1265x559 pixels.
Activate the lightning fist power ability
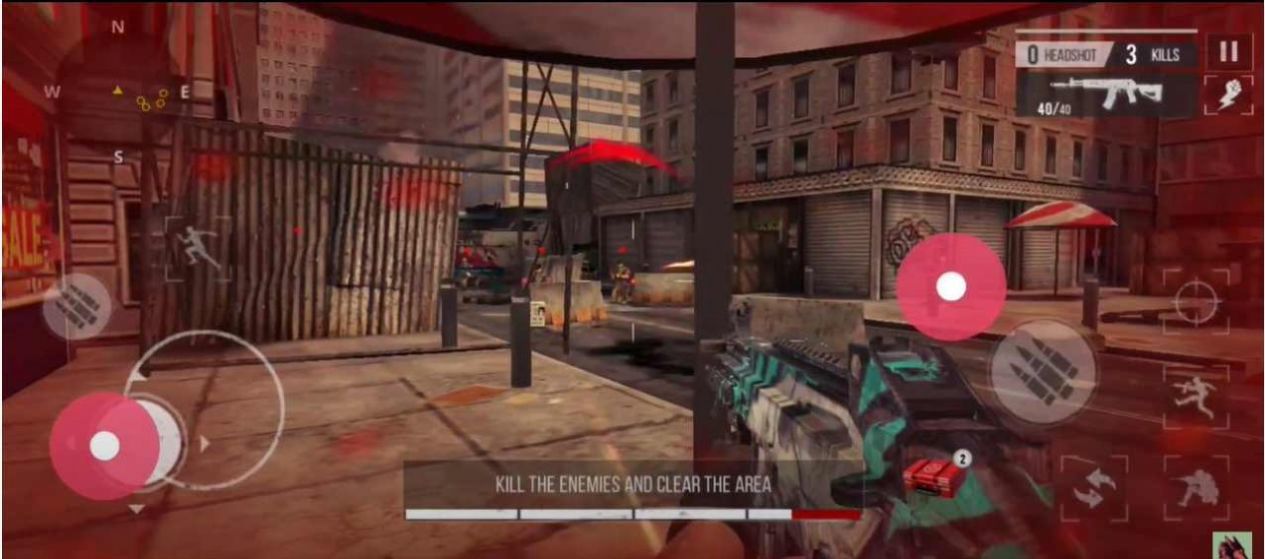pos(1228,95)
